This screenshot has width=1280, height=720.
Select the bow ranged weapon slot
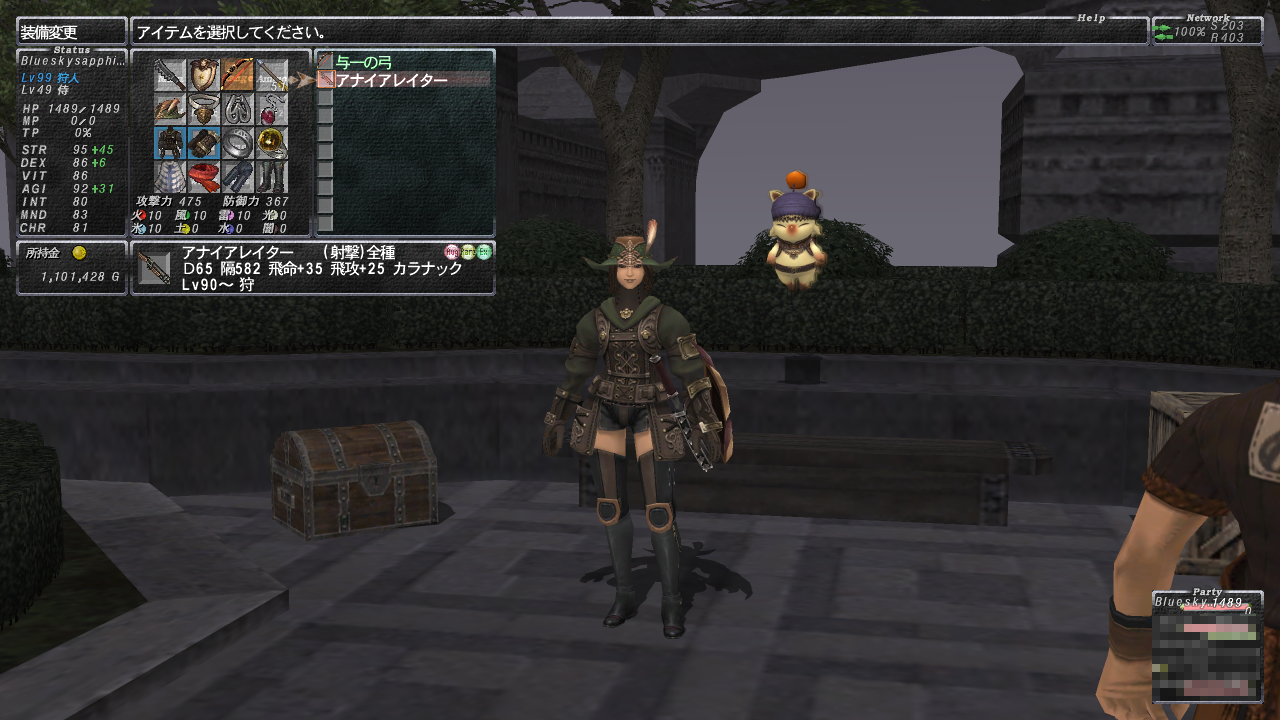point(238,74)
